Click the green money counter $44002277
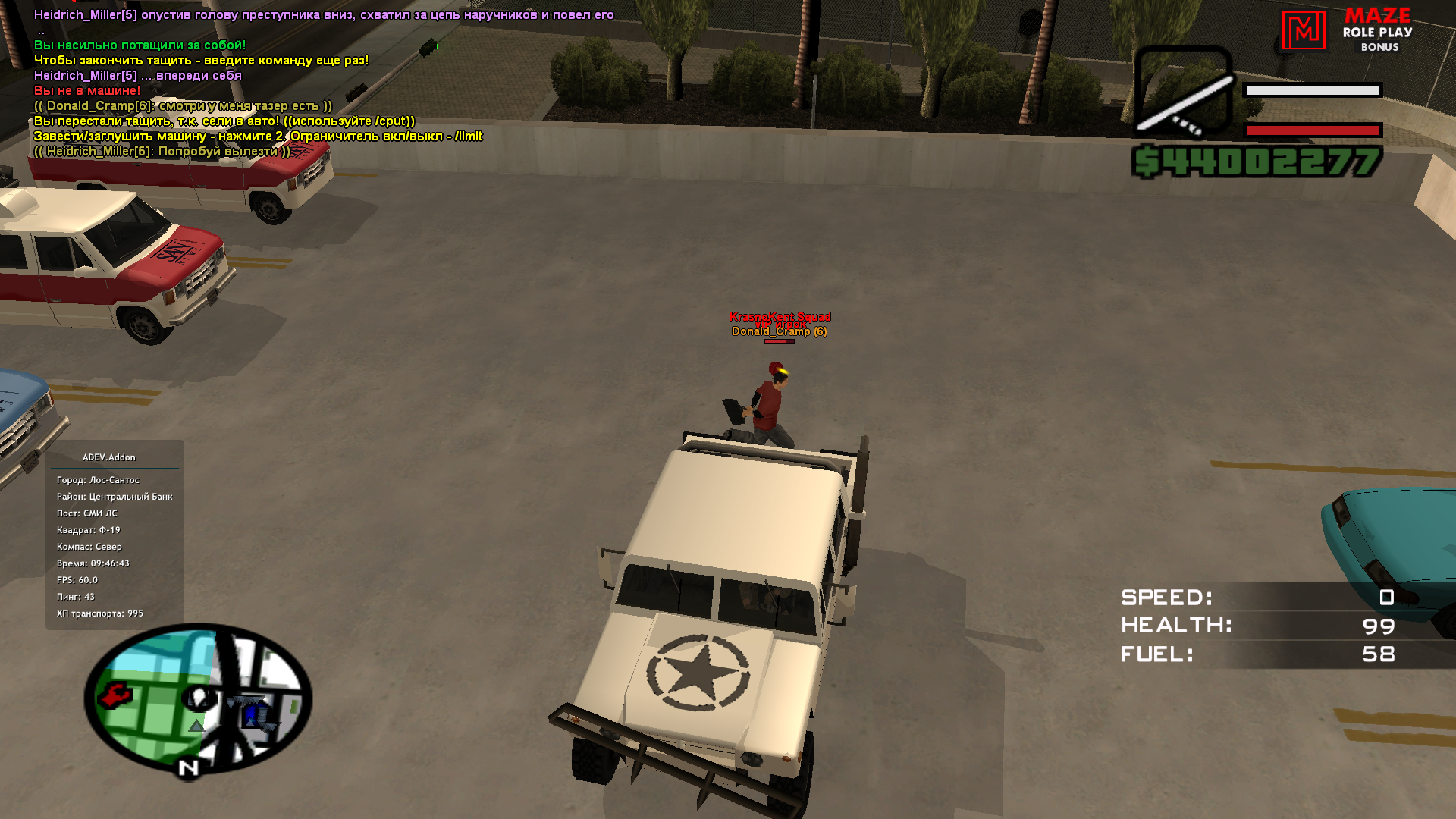This screenshot has height=819, width=1456. click(1259, 159)
